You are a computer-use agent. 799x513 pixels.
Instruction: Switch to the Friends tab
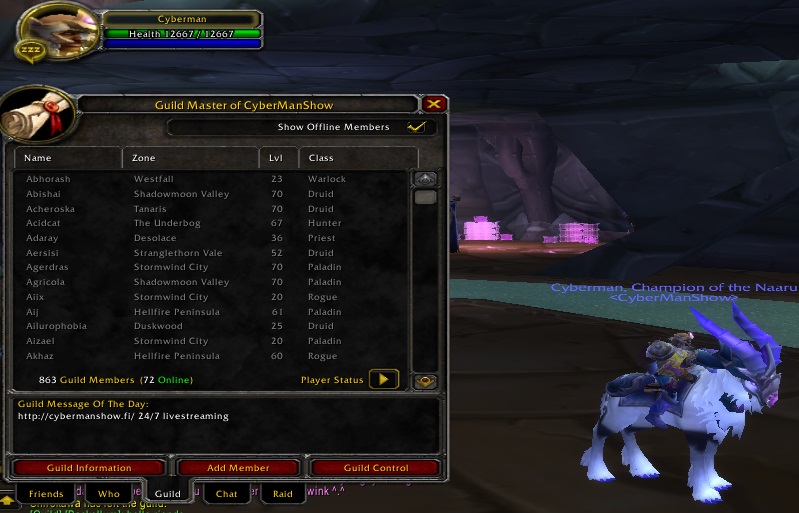[x=46, y=494]
